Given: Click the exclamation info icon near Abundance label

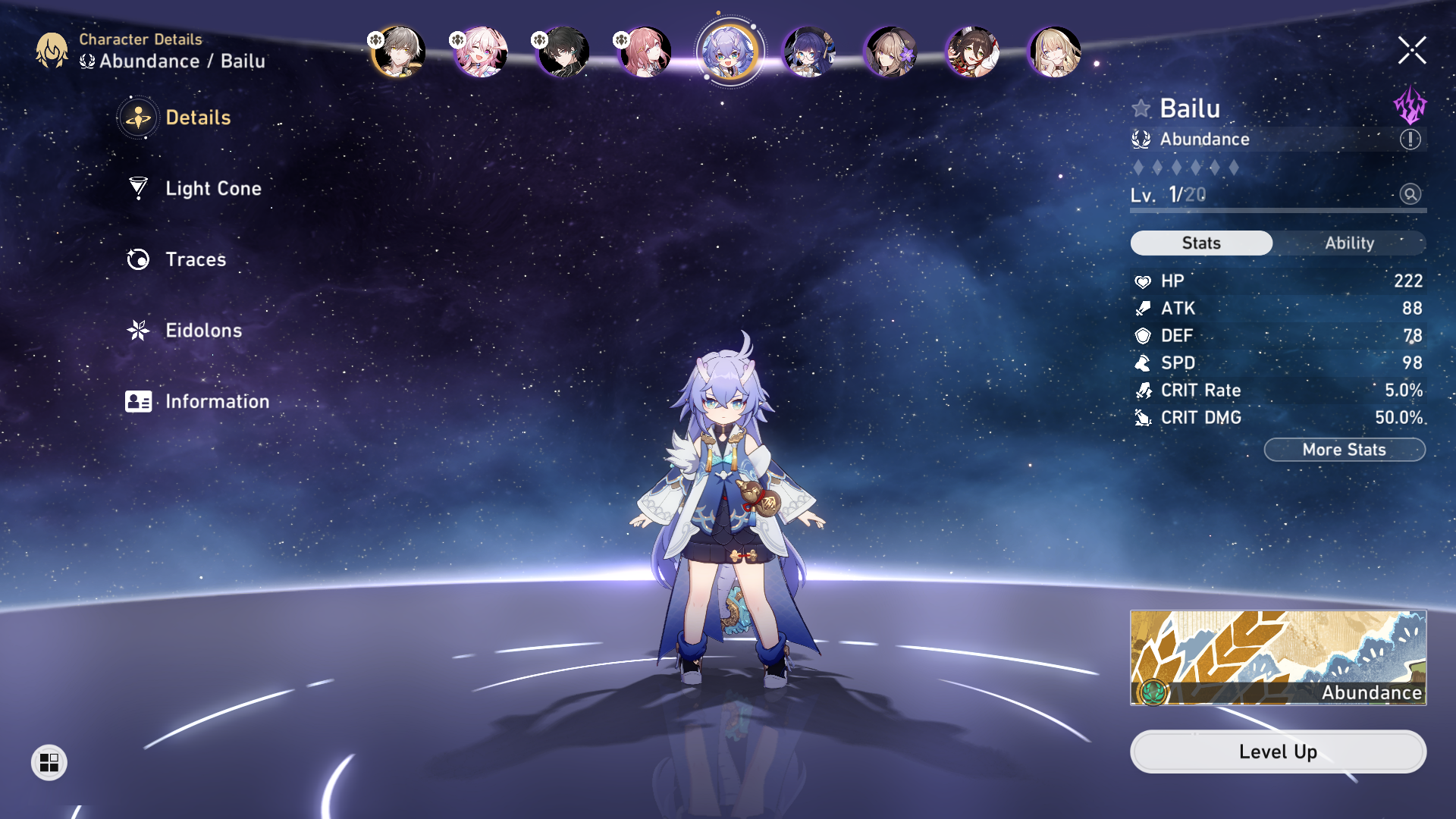Looking at the screenshot, I should [1409, 140].
